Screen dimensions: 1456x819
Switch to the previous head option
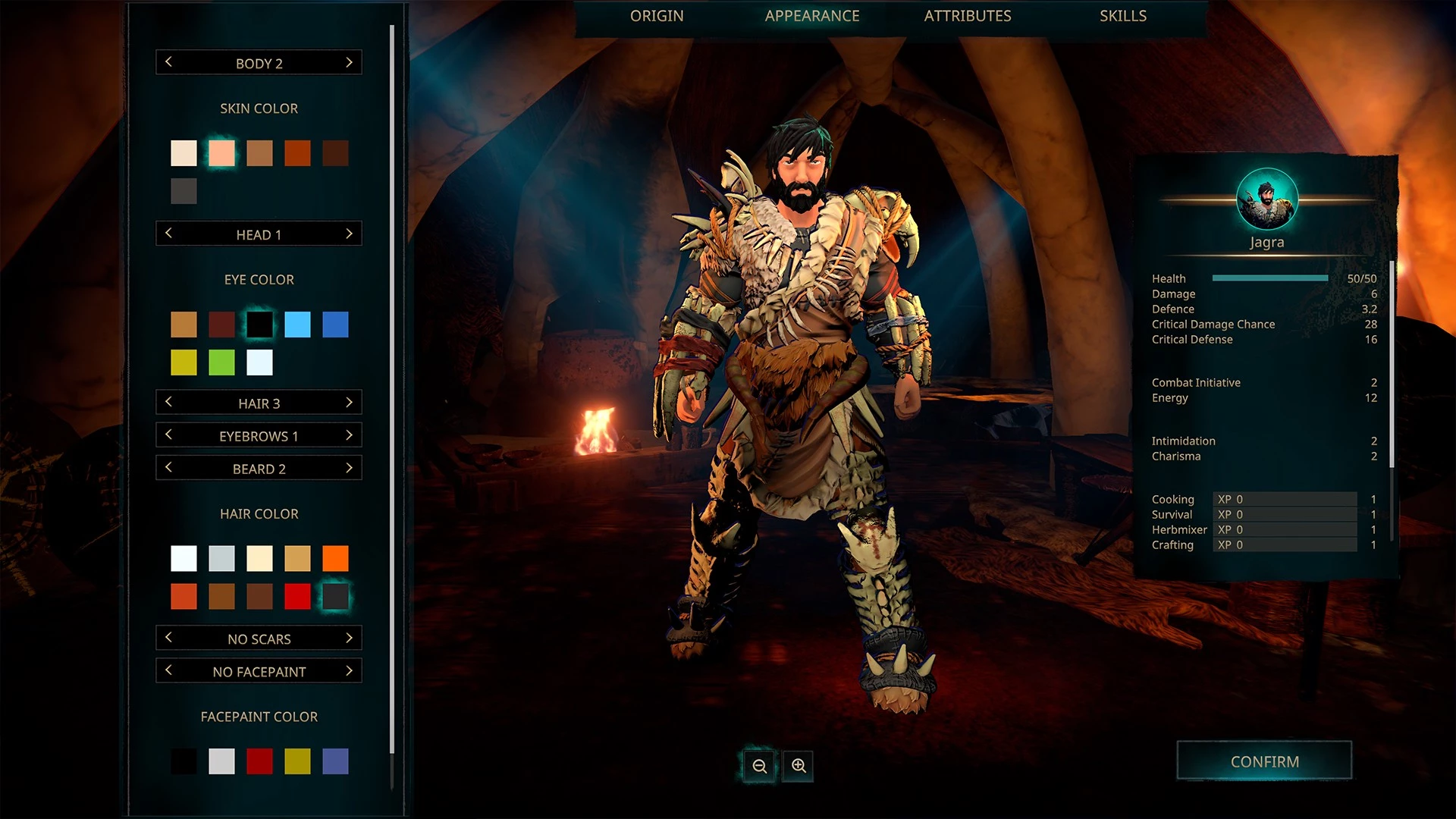[x=168, y=234]
